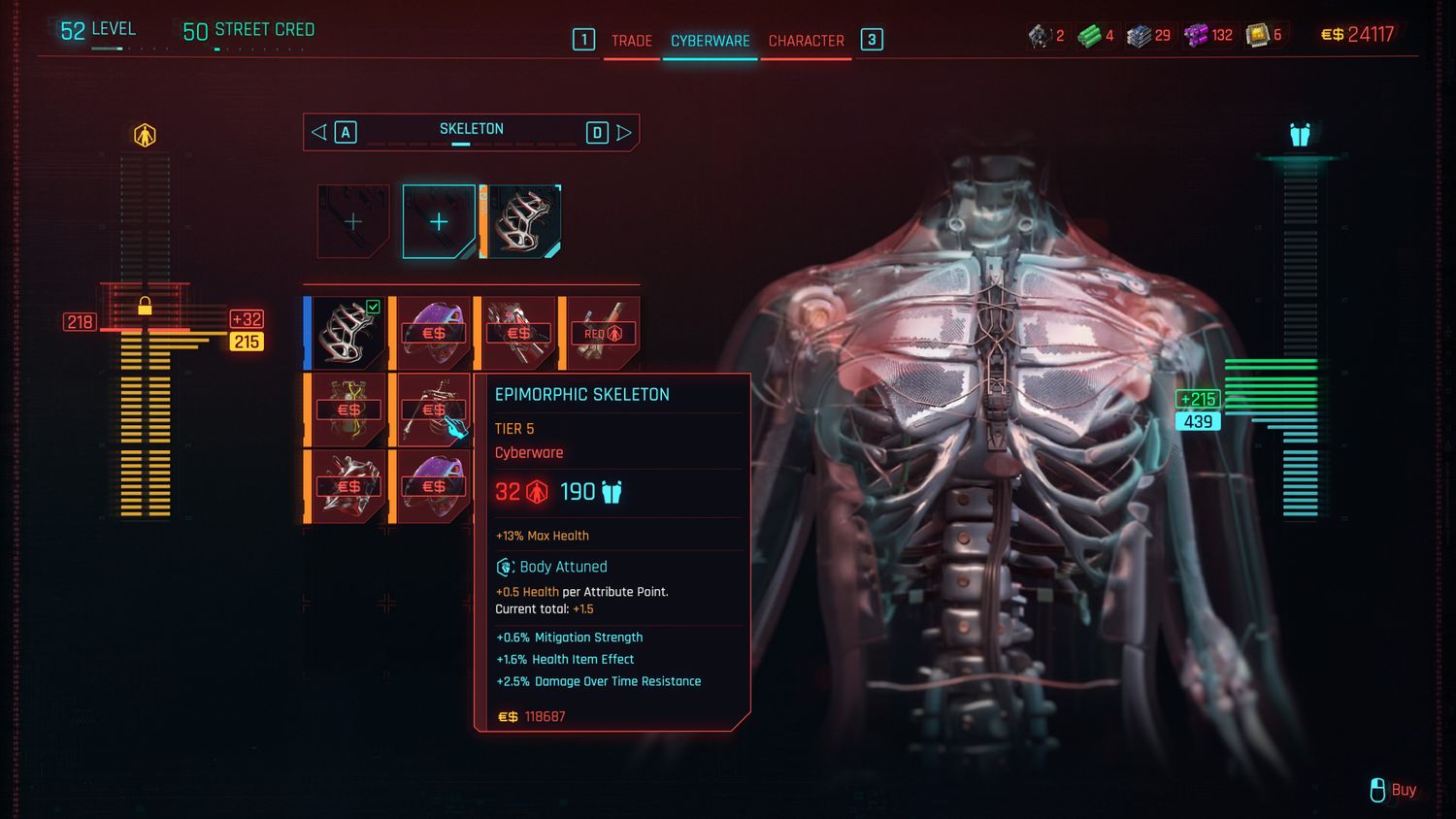
Task: Select the shop item with yellow wiring
Action: pyautogui.click(x=347, y=409)
